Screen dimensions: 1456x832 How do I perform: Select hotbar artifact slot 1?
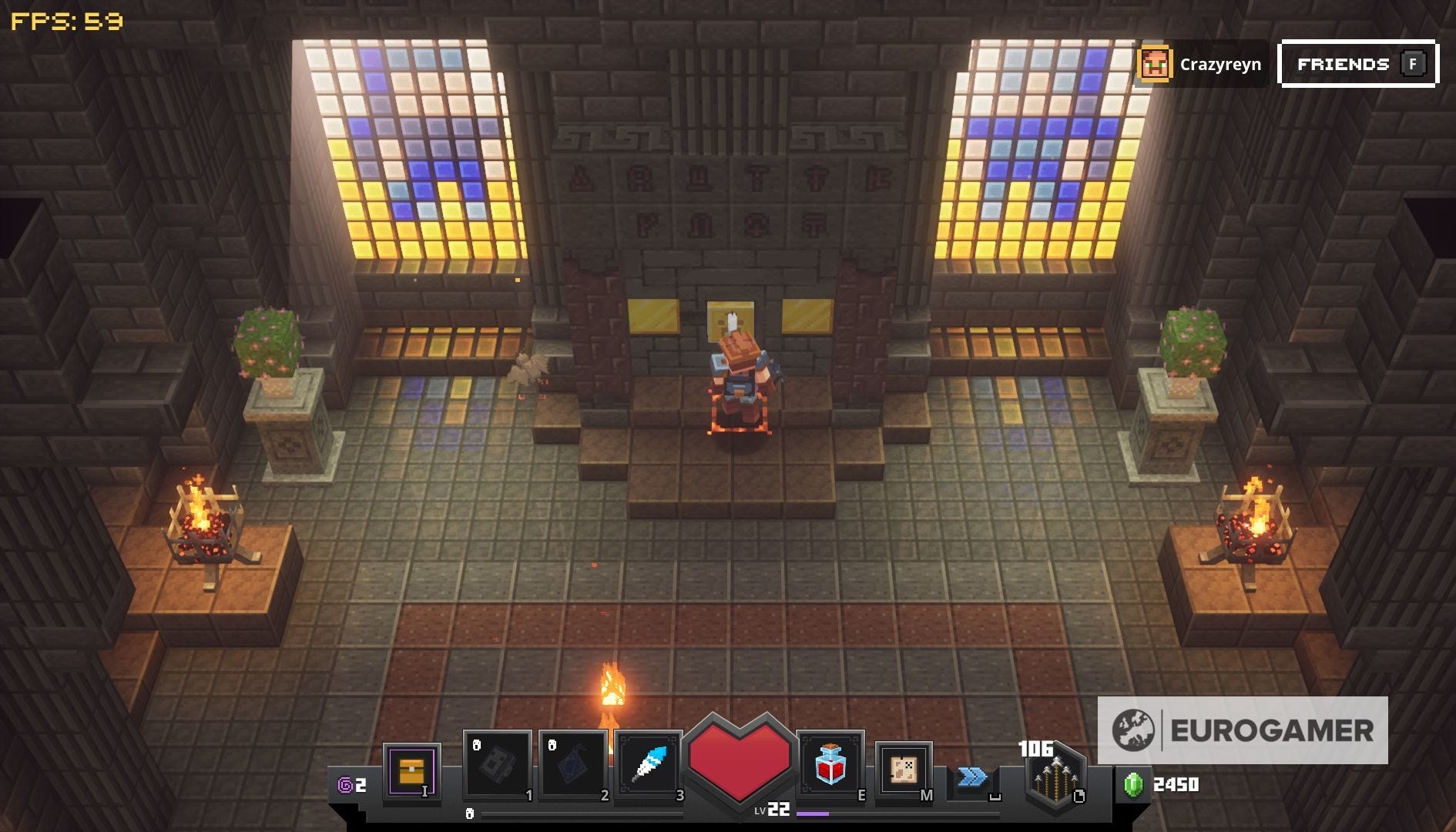(497, 764)
